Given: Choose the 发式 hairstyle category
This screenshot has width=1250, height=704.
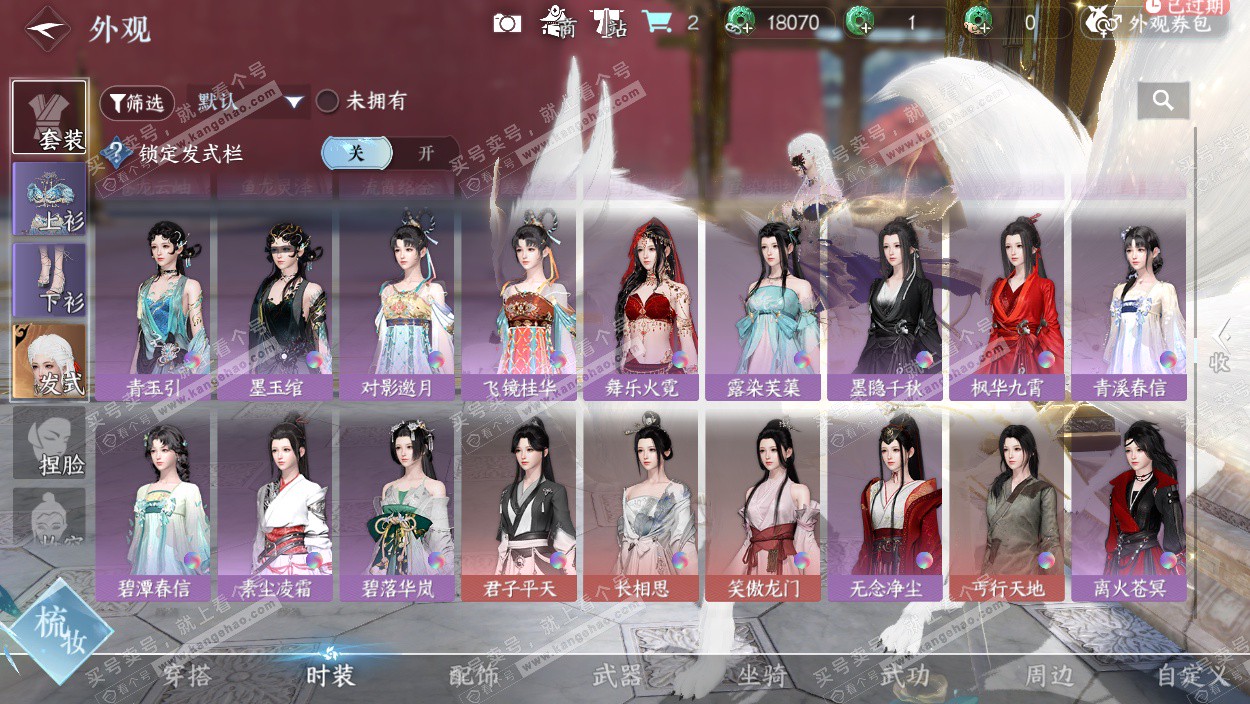Looking at the screenshot, I should coord(50,360).
